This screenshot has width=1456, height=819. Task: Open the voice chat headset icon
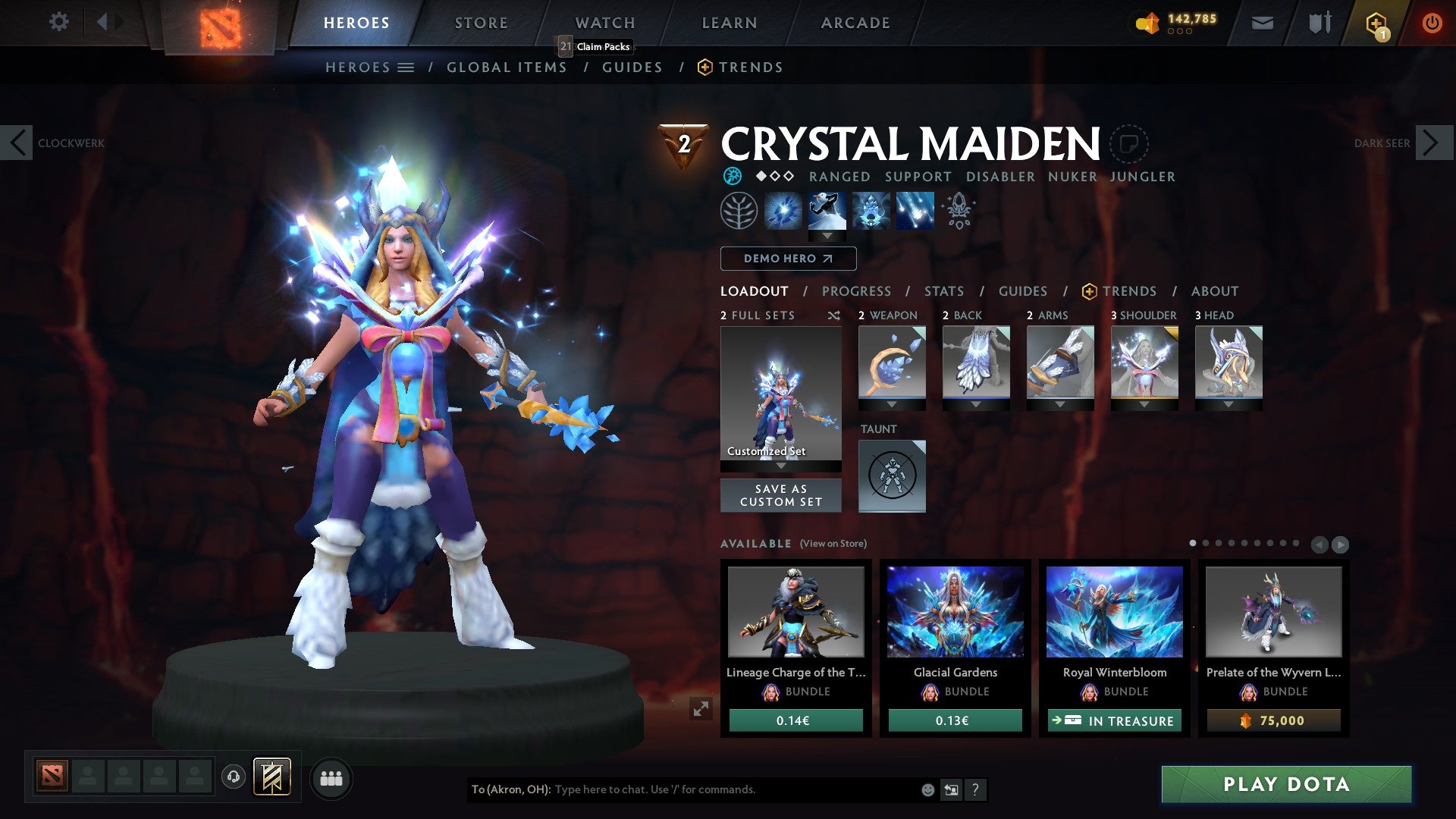tap(234, 777)
